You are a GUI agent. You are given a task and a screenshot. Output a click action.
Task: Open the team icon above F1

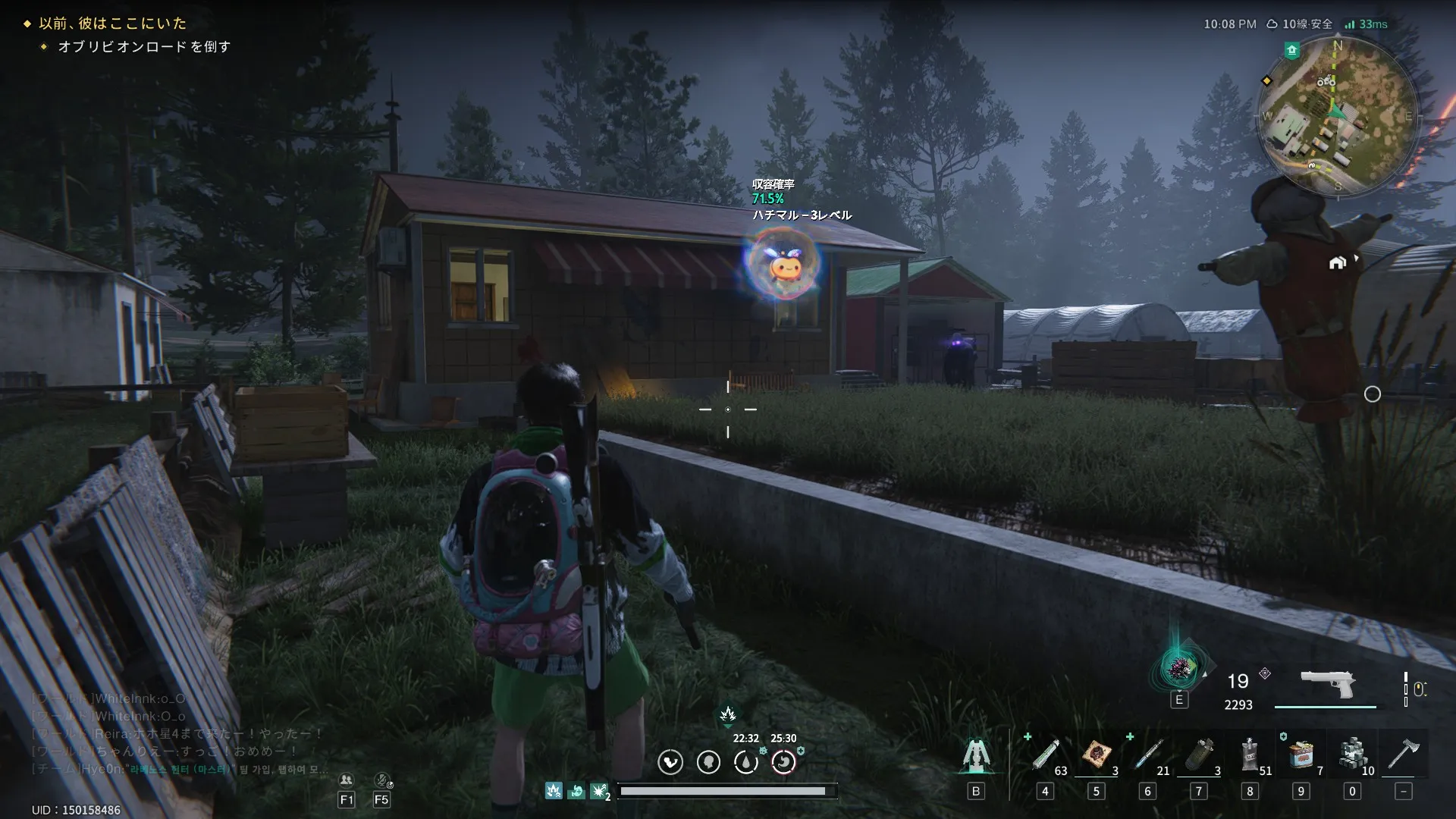(347, 780)
